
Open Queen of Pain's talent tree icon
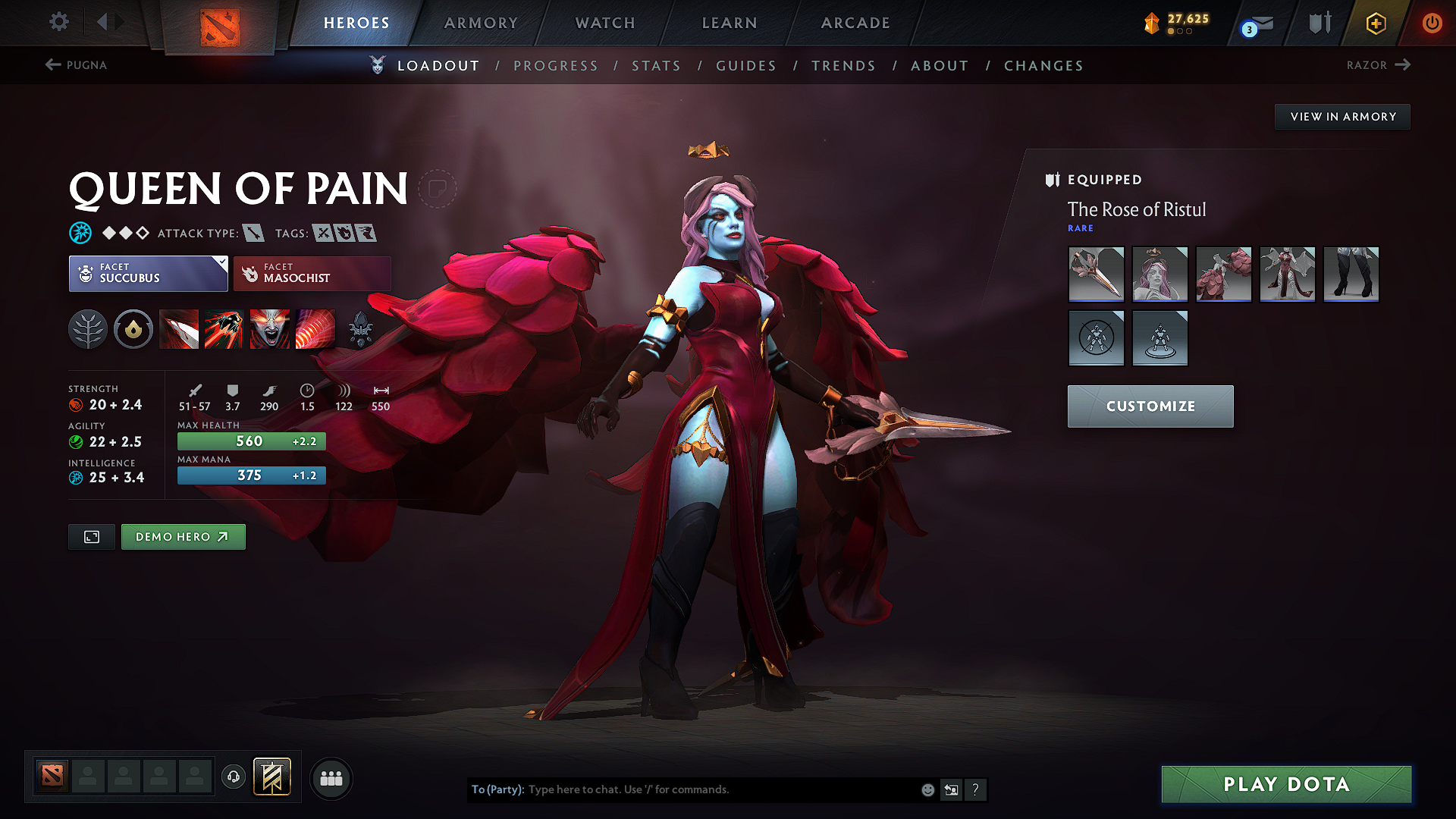[88, 329]
